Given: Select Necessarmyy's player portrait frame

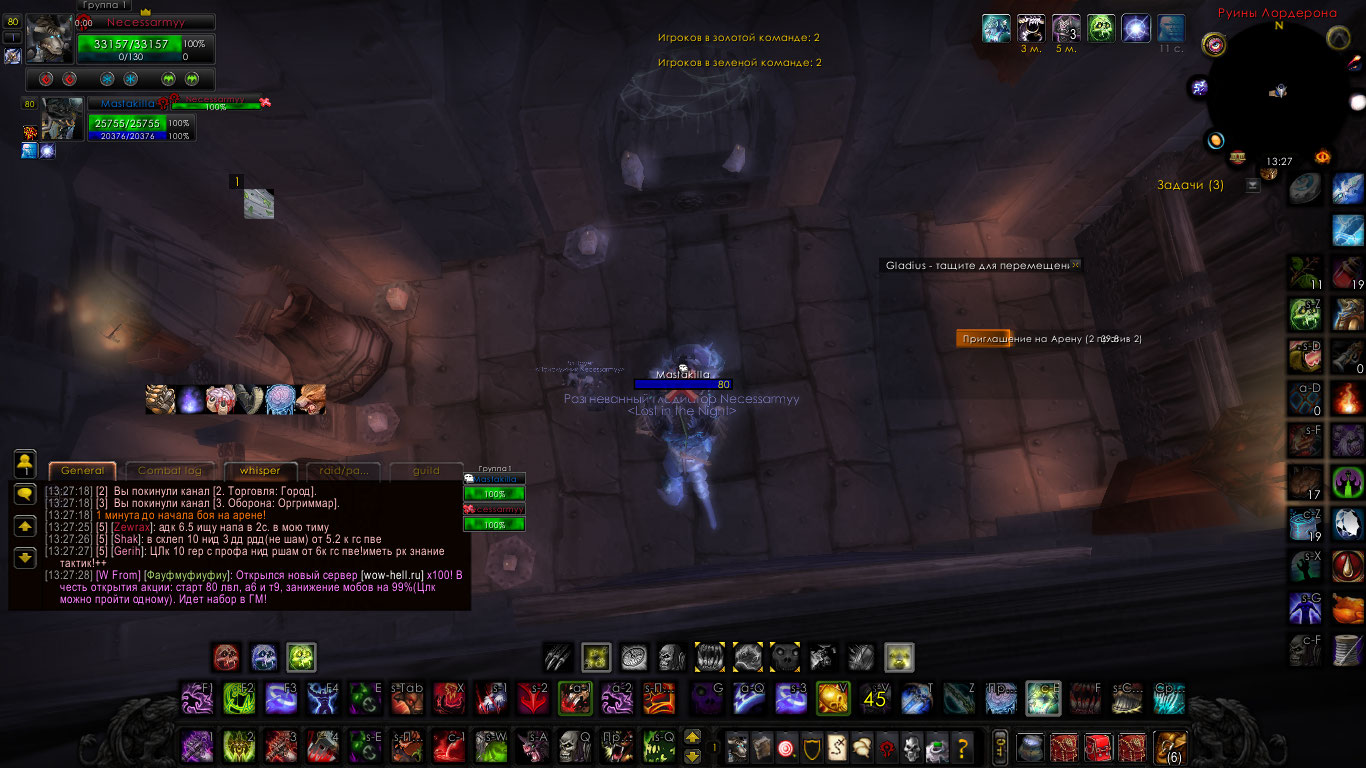Looking at the screenshot, I should pyautogui.click(x=49, y=39).
